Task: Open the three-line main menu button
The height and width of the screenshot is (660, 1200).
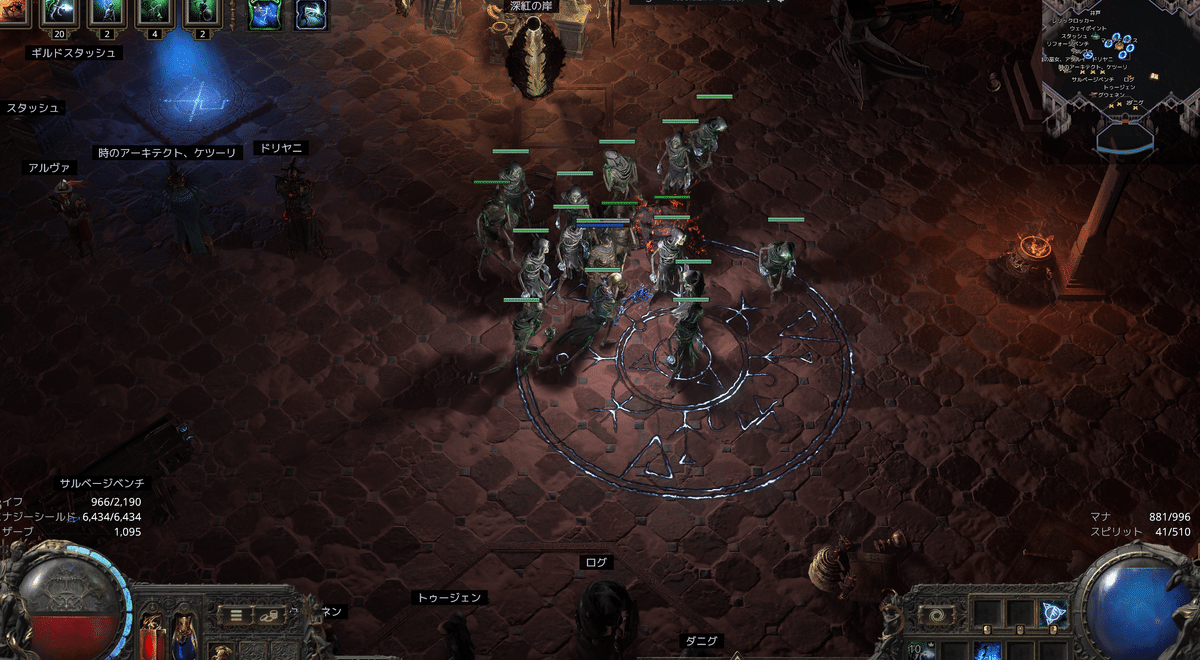Action: [238, 614]
